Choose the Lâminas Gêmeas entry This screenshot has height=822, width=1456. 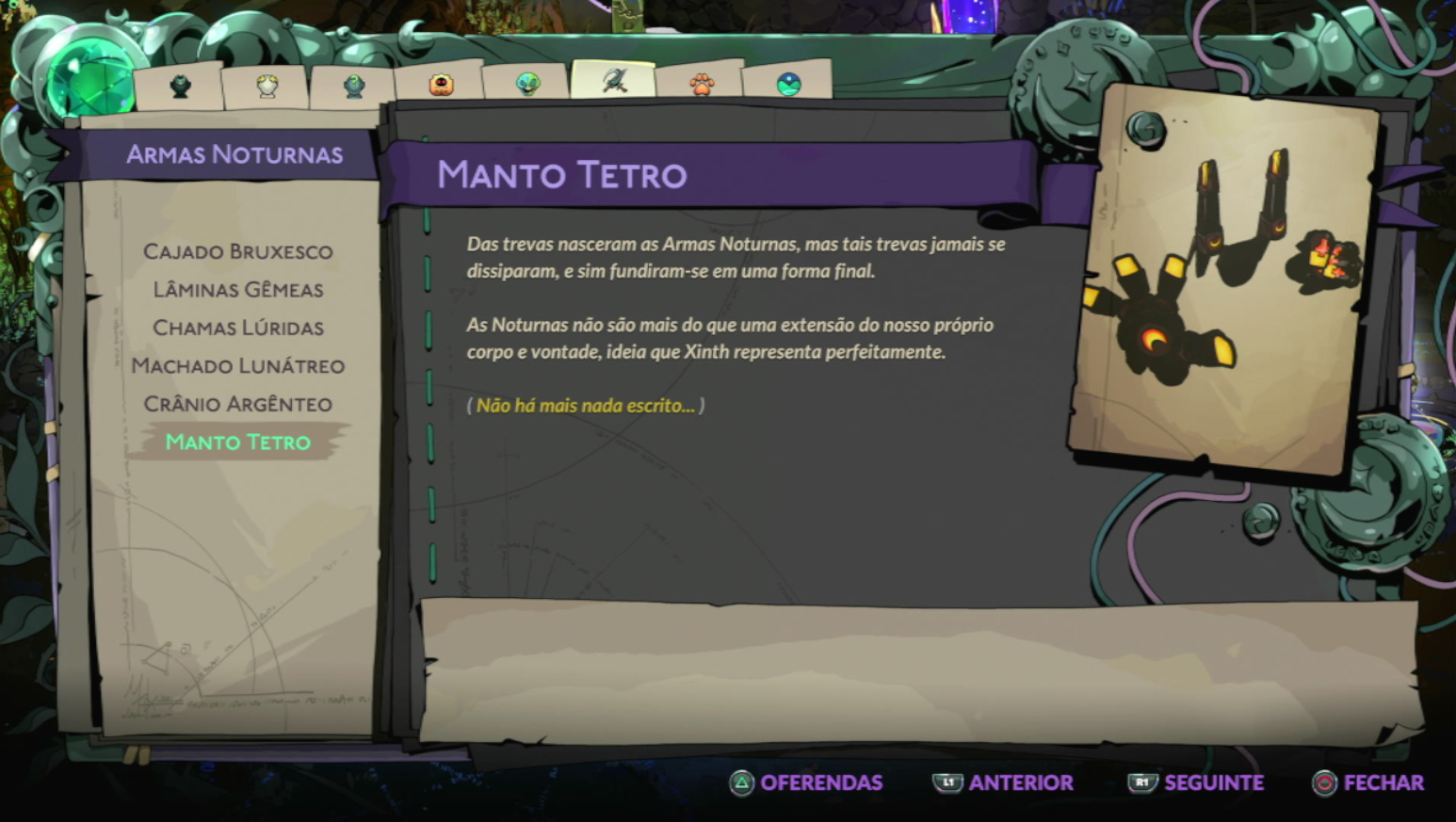coord(237,290)
